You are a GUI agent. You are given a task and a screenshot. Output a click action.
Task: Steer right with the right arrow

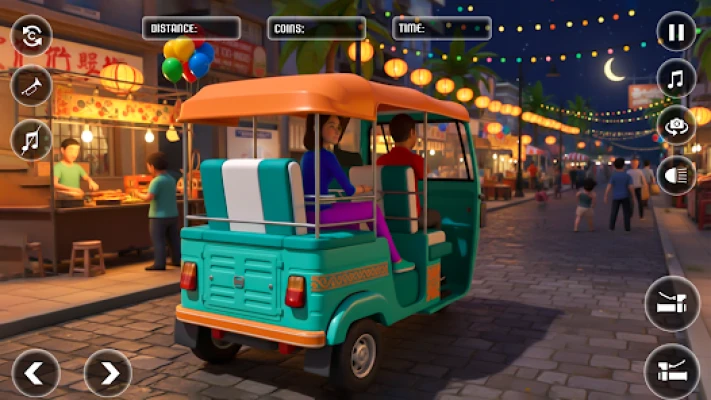coord(107,373)
